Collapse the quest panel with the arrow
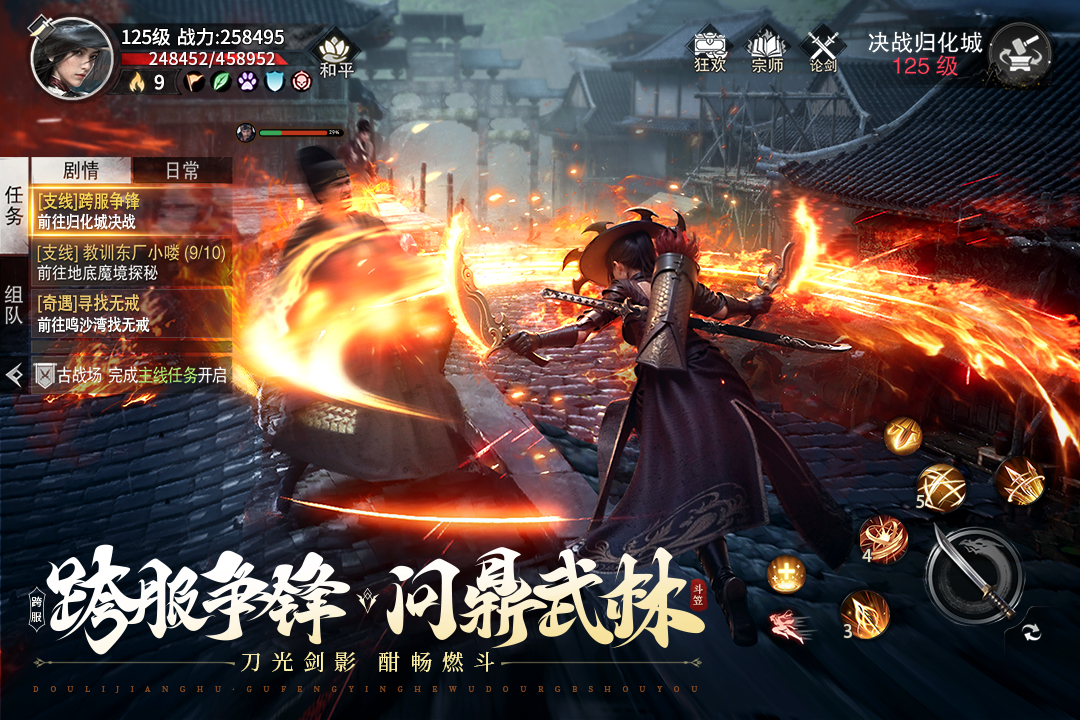Screen dimensions: 1080x720 (x=14, y=375)
